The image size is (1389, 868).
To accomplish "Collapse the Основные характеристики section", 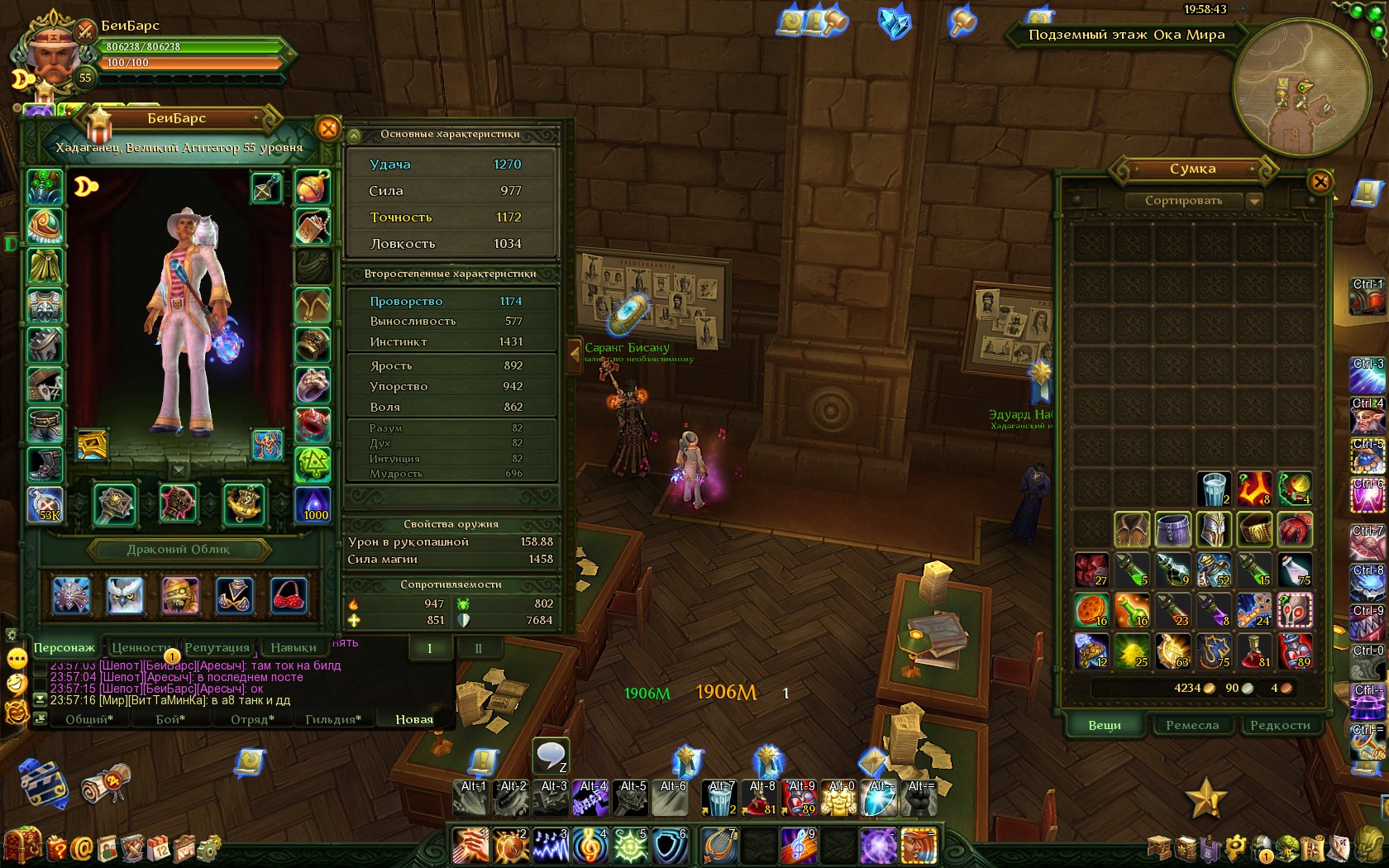I will point(354,135).
